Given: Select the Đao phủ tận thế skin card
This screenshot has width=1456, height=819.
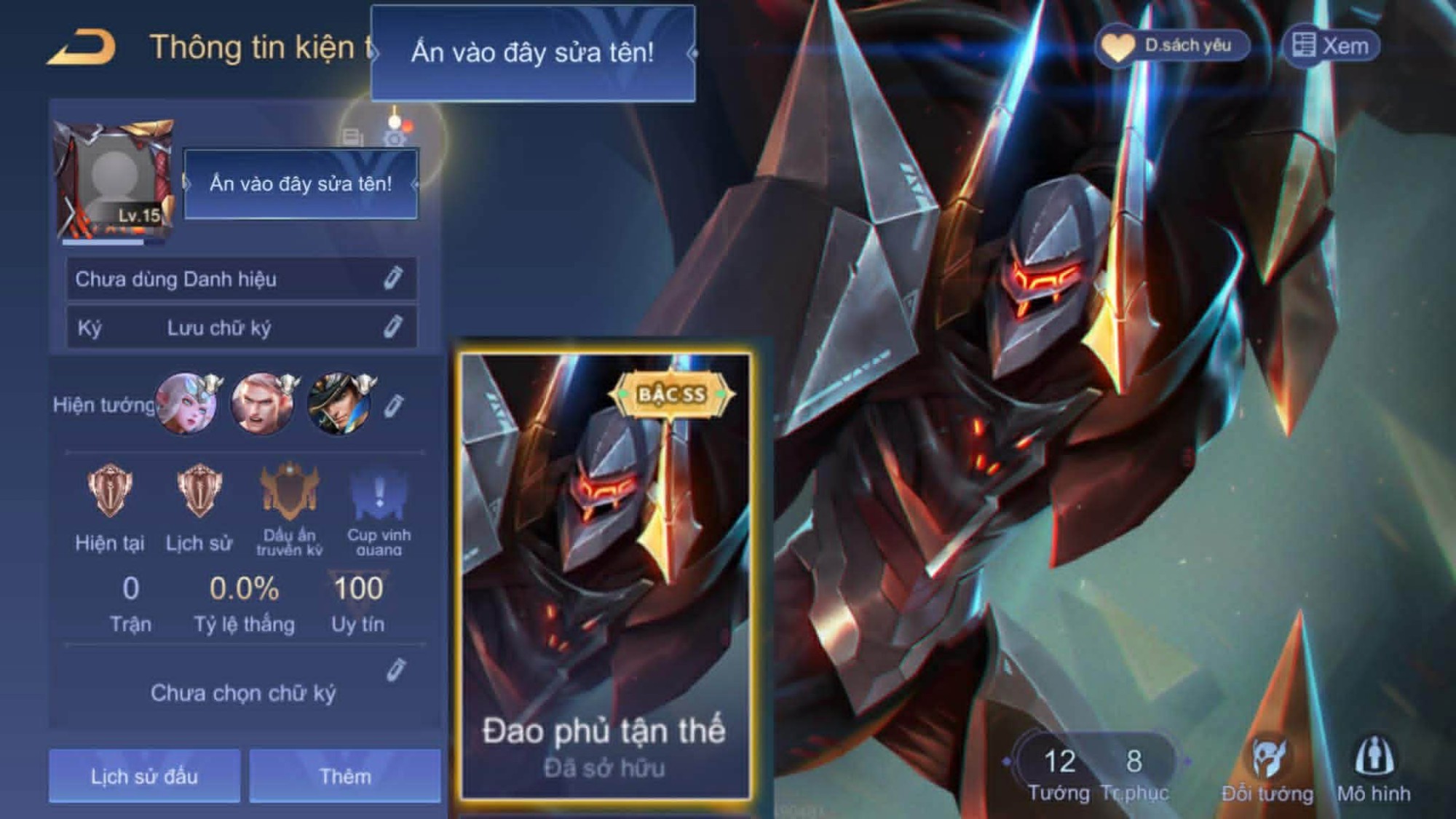Looking at the screenshot, I should coord(605,577).
